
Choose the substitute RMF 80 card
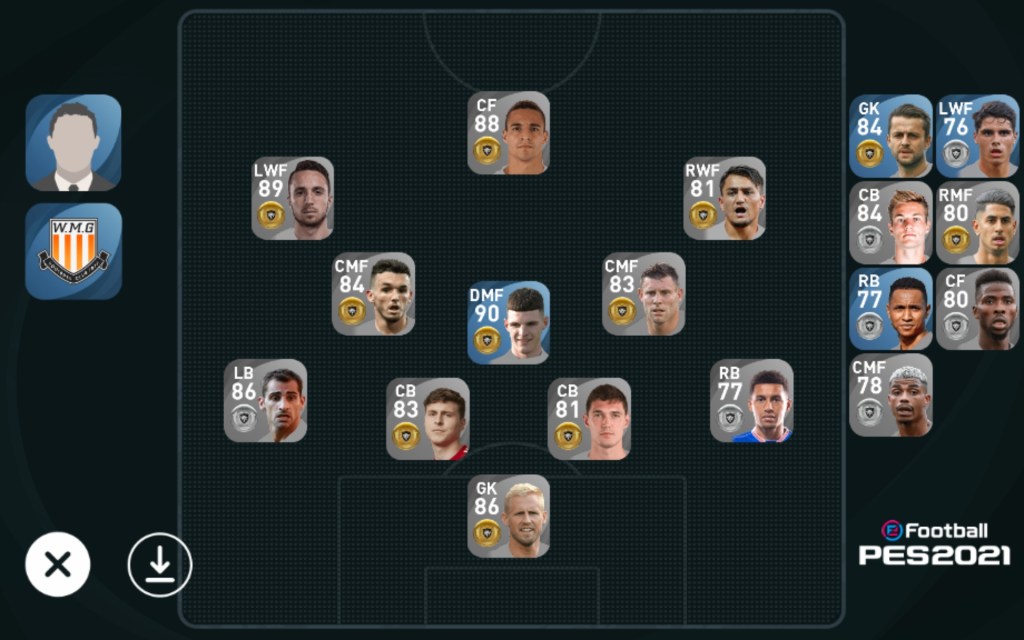977,222
